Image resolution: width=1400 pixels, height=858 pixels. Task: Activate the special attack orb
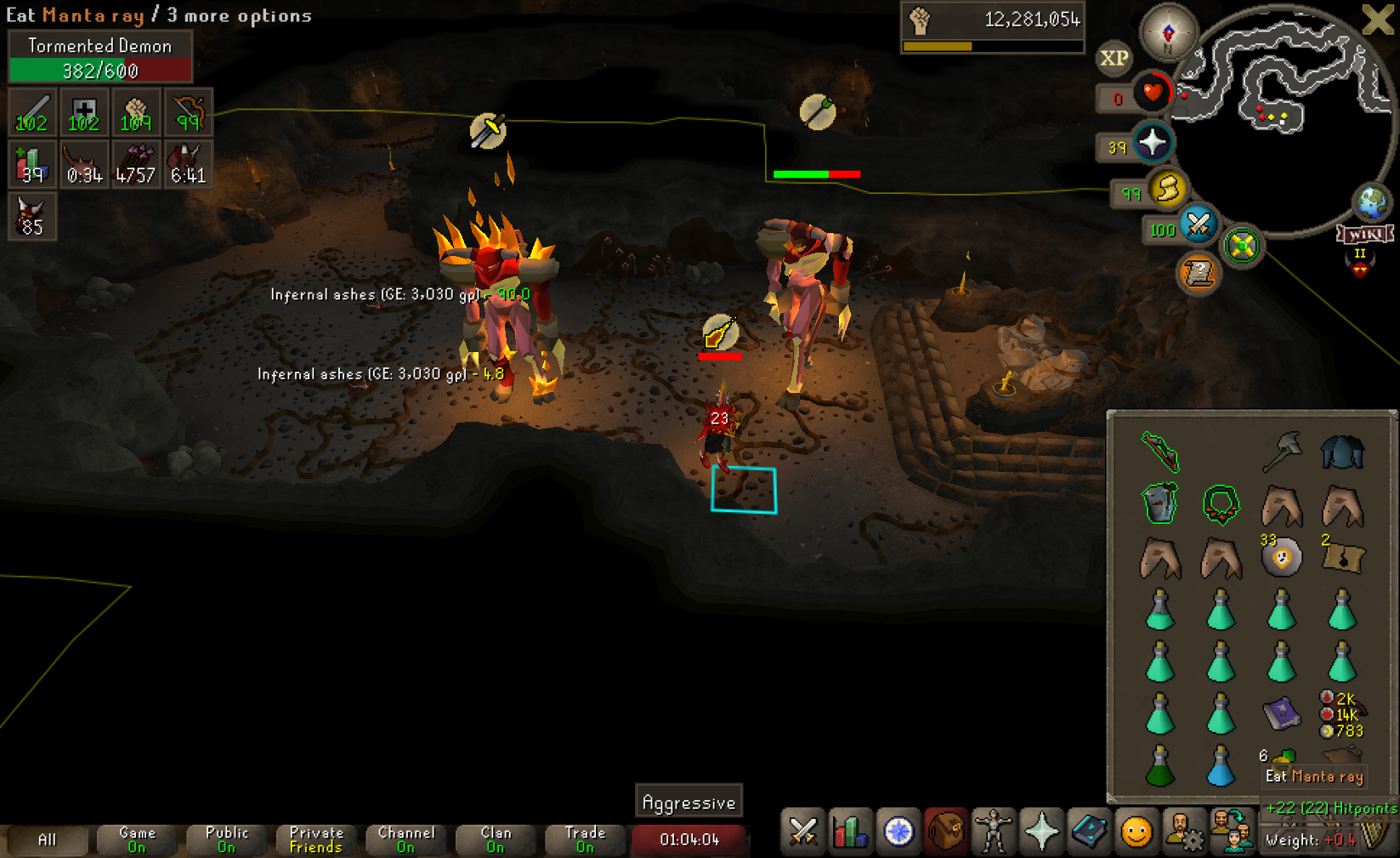[1198, 224]
